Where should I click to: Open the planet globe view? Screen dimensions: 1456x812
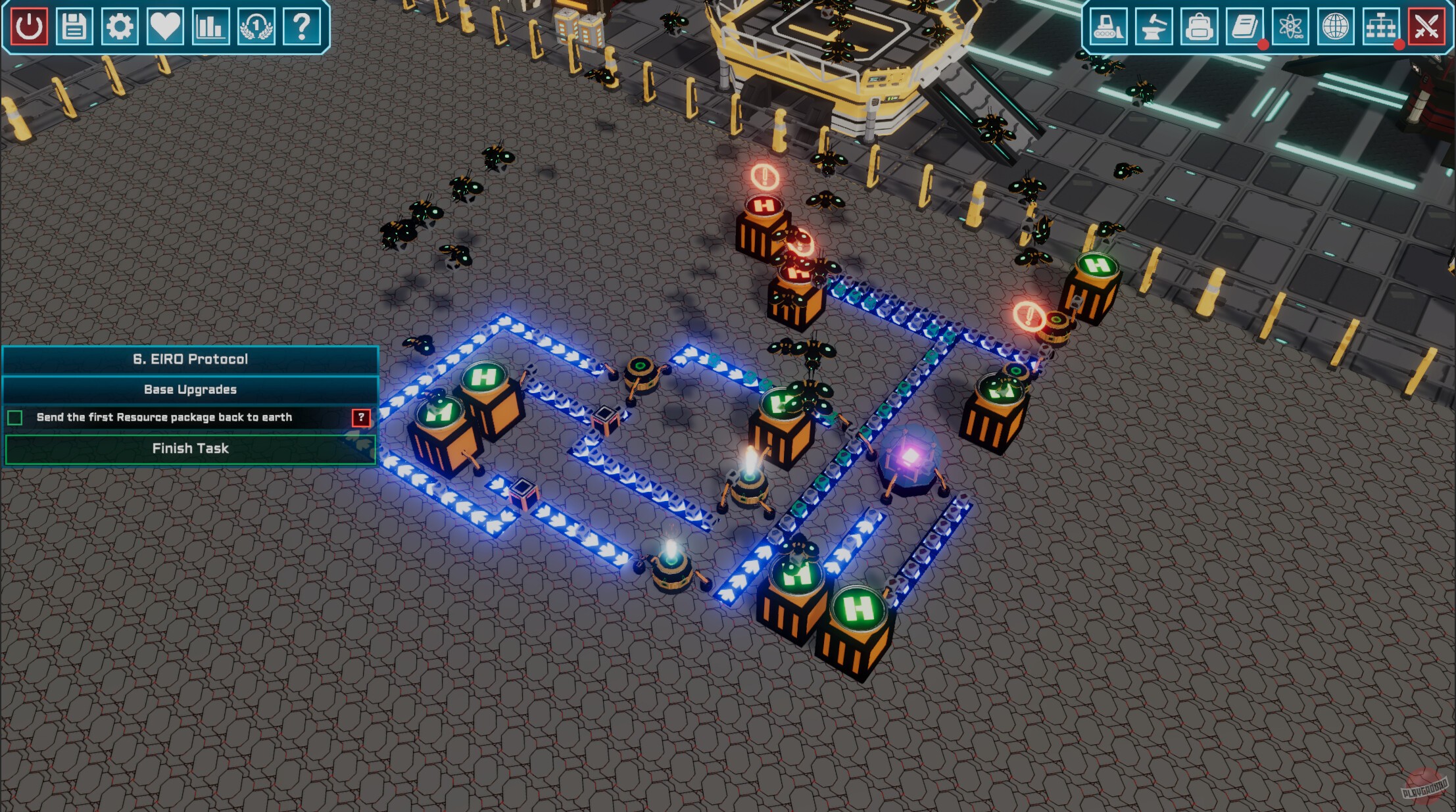click(x=1337, y=28)
